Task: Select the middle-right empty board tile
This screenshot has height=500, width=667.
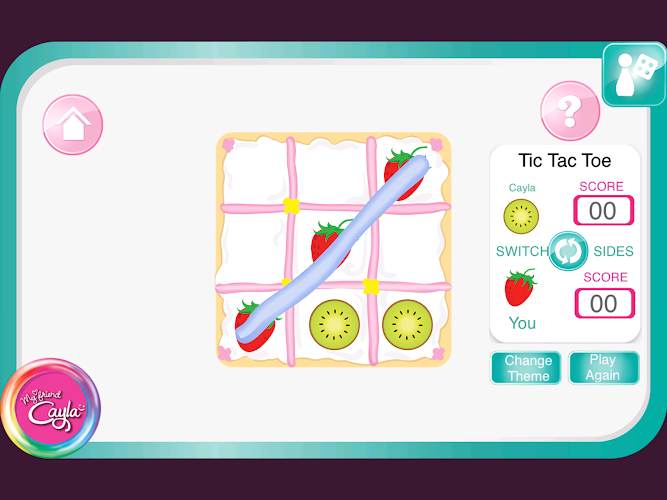Action: [x=408, y=245]
